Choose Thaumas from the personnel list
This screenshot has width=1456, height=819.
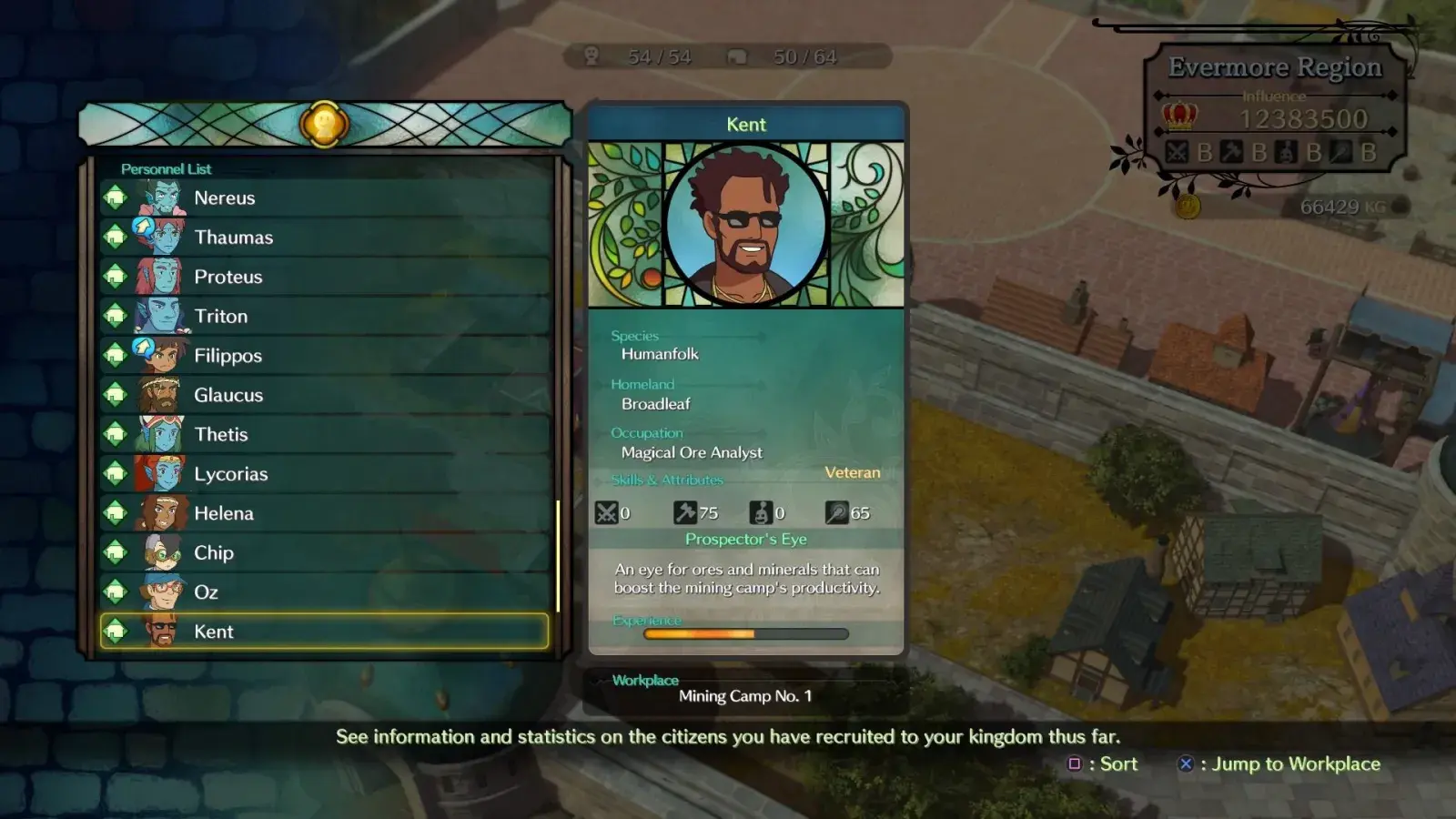click(x=324, y=238)
